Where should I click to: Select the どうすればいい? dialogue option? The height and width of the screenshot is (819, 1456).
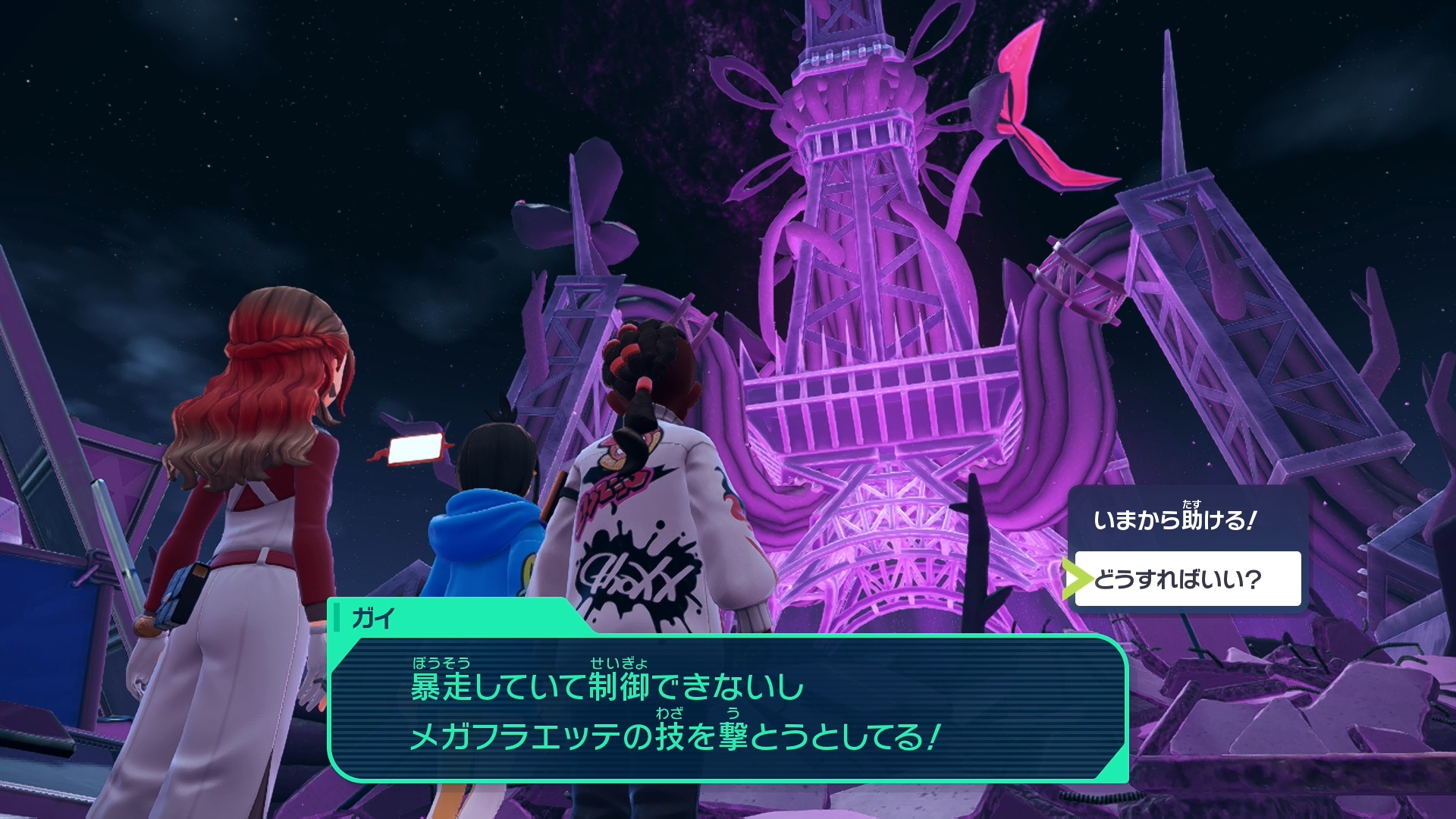[1187, 579]
